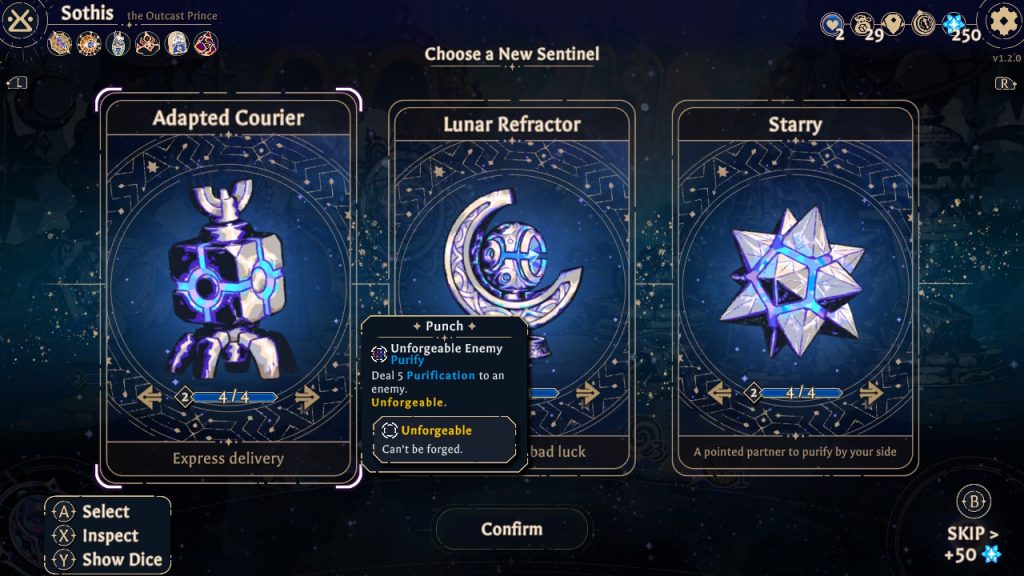Open the map pin icon

click(893, 24)
